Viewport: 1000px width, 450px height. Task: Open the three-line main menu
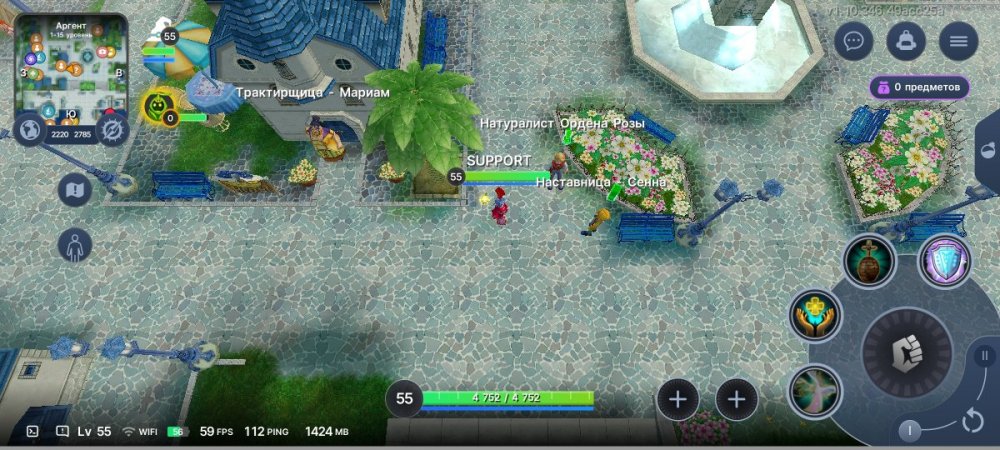coord(958,41)
